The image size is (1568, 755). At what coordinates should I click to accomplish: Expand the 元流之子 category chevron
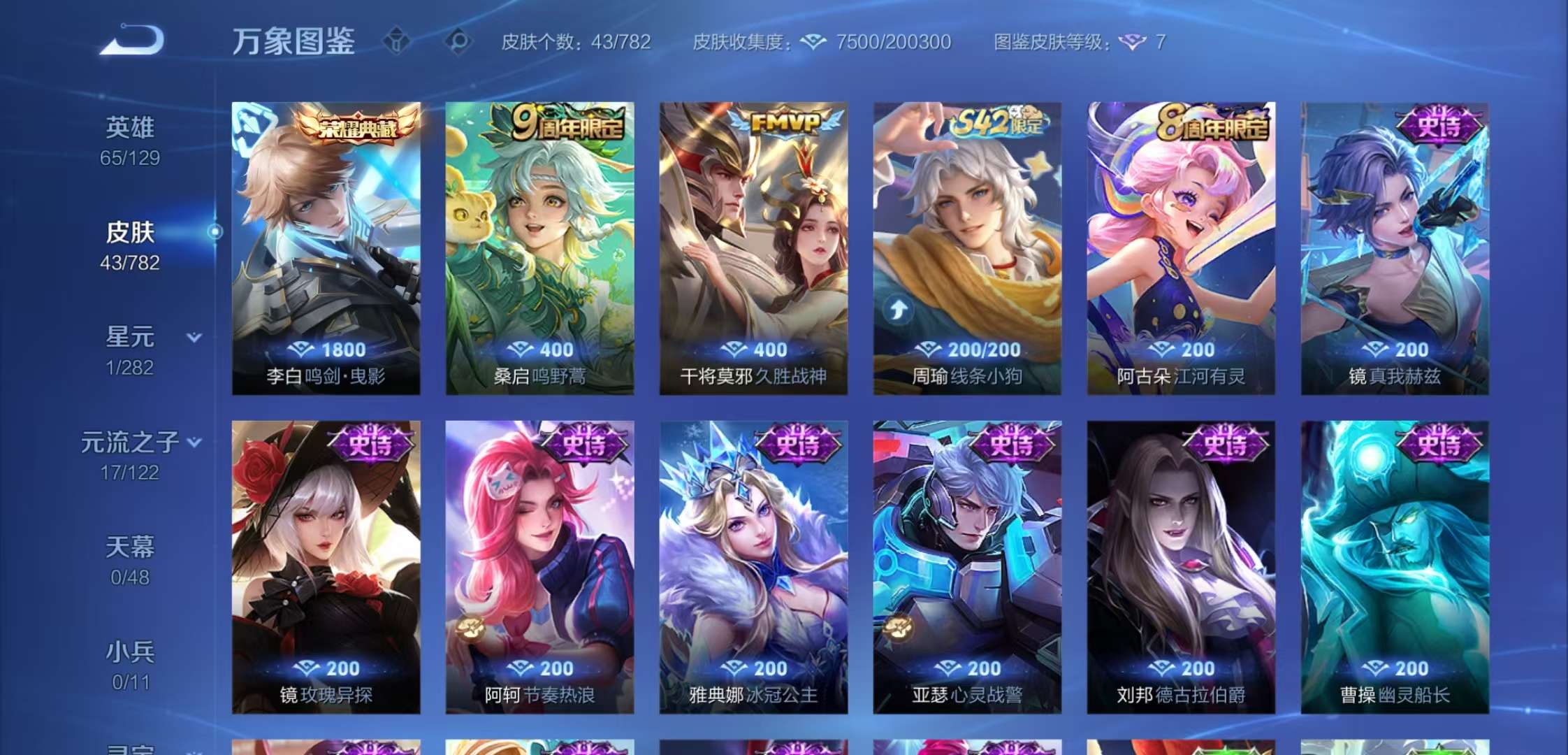(x=194, y=443)
